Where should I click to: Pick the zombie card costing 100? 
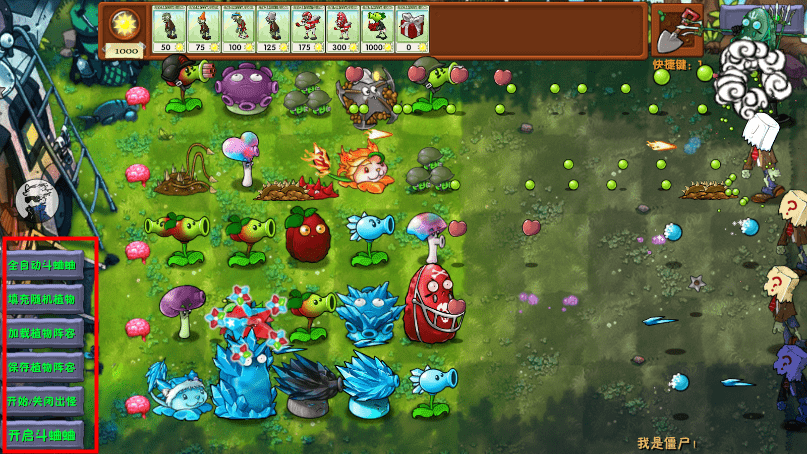coord(237,29)
